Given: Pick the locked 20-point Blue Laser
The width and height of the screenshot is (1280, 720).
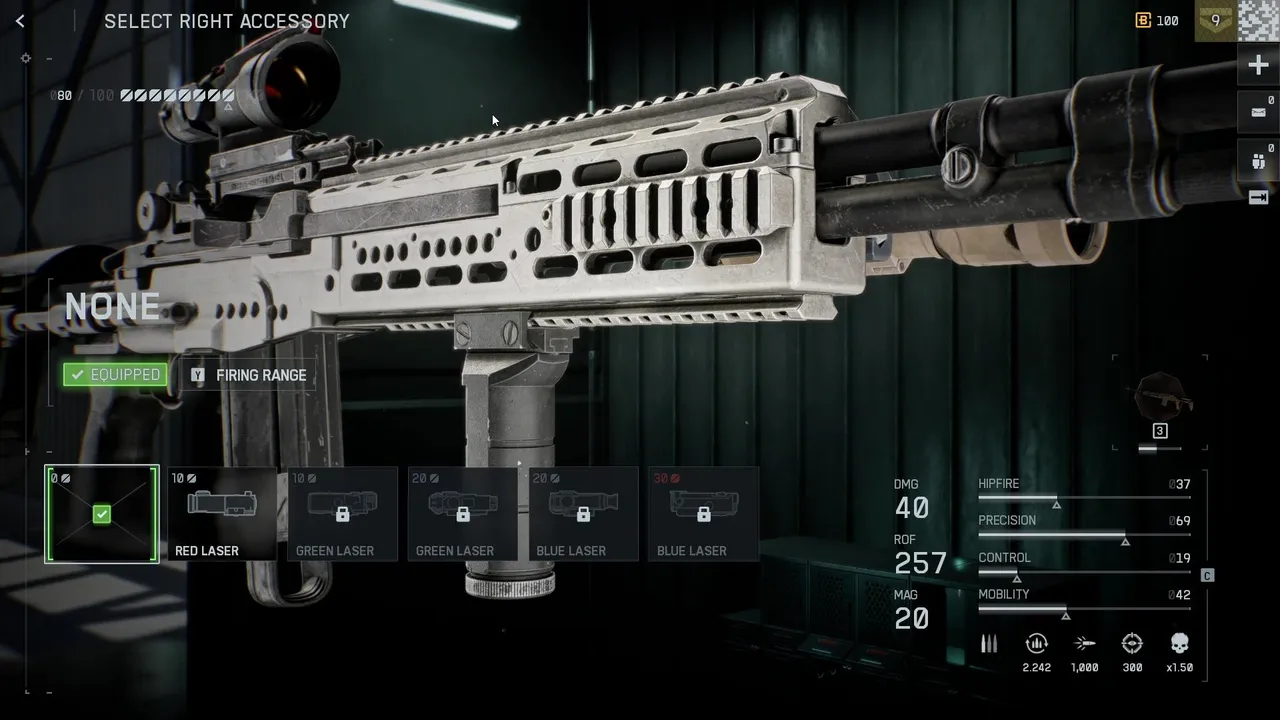Looking at the screenshot, I should click(583, 514).
